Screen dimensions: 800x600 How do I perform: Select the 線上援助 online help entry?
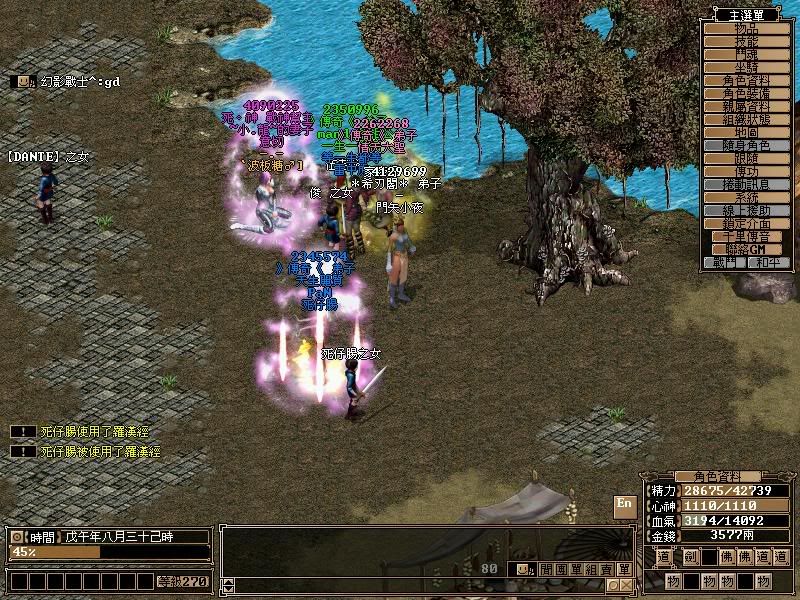[746, 210]
